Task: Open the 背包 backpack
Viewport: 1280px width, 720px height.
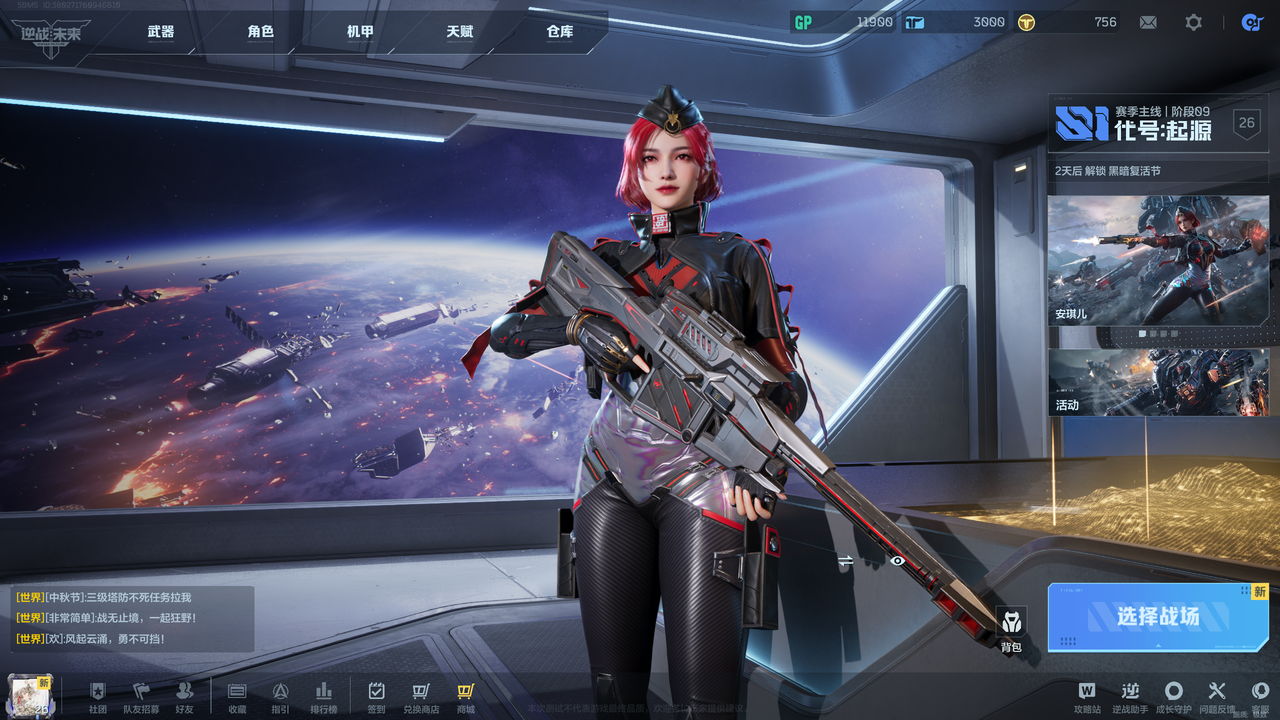Action: click(1011, 628)
